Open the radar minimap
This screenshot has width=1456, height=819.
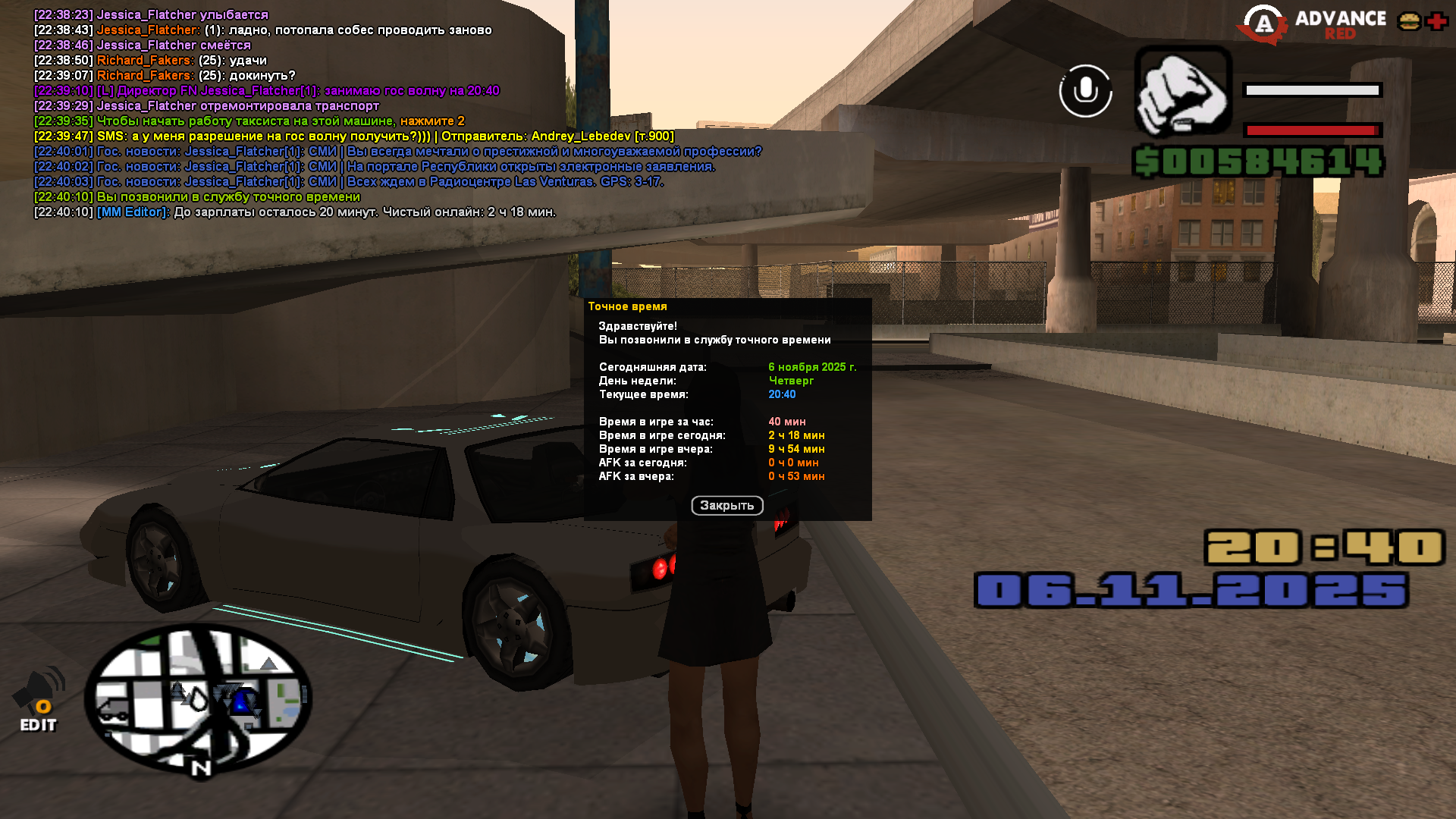coord(198,698)
